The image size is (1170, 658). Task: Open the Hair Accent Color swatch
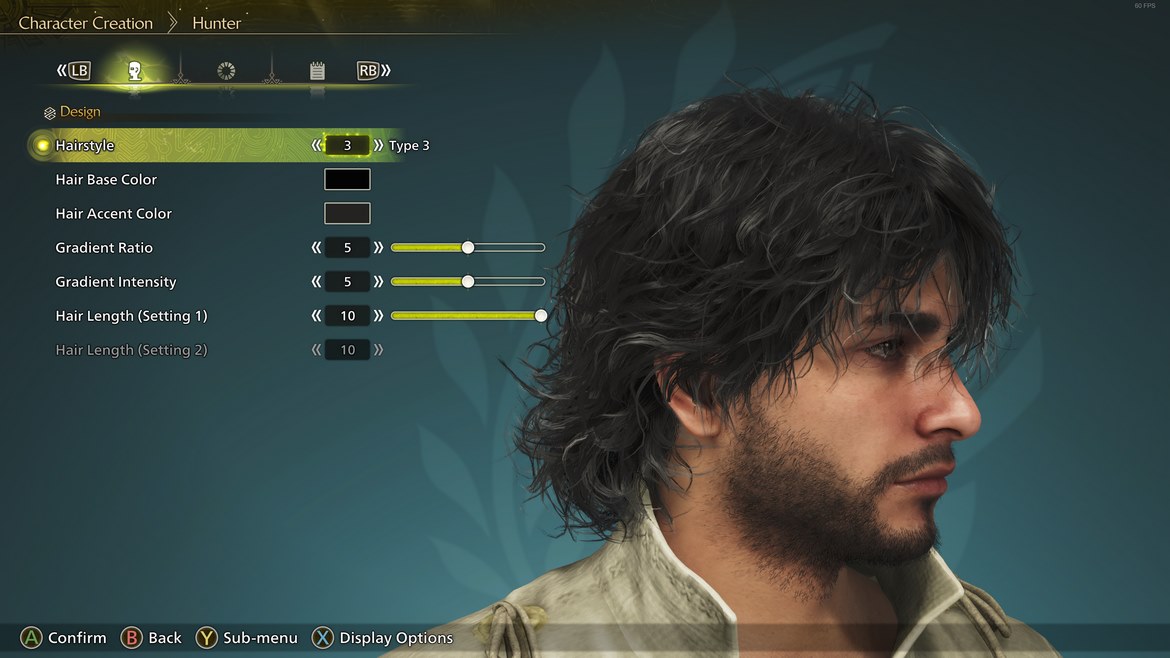tap(347, 214)
